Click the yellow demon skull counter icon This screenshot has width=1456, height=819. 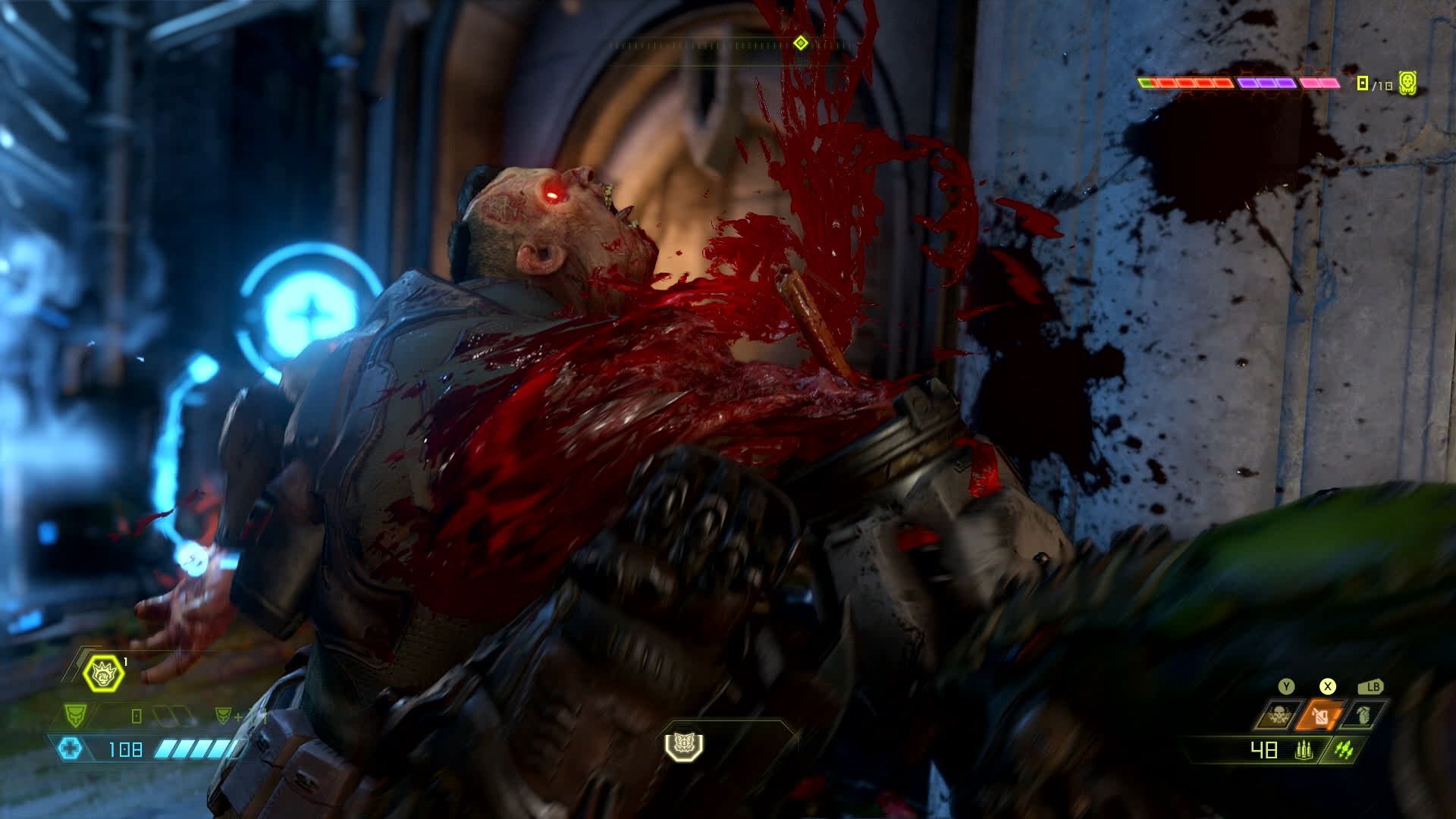pos(1408,83)
